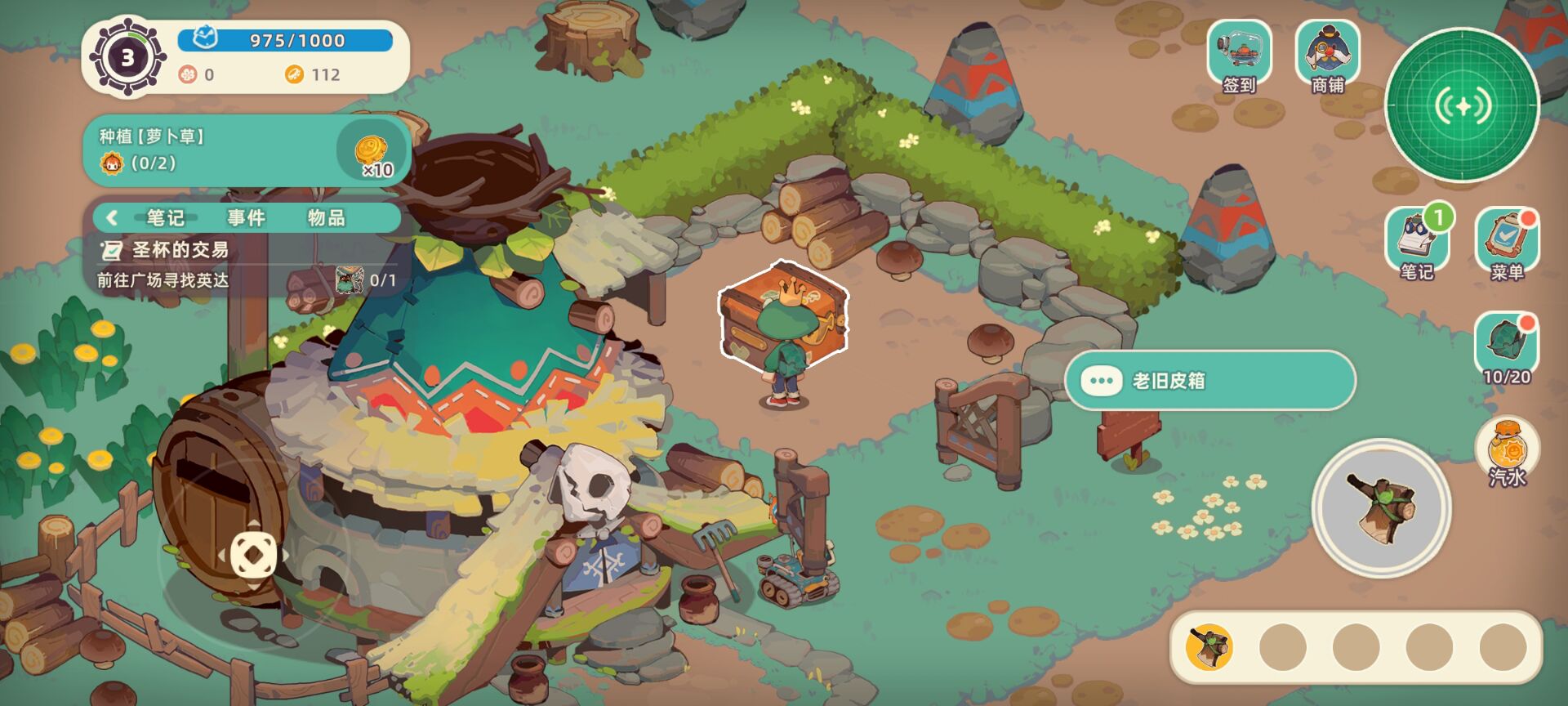Open the 商铺 shop
Image resolution: width=1568 pixels, height=706 pixels.
pos(1327,56)
